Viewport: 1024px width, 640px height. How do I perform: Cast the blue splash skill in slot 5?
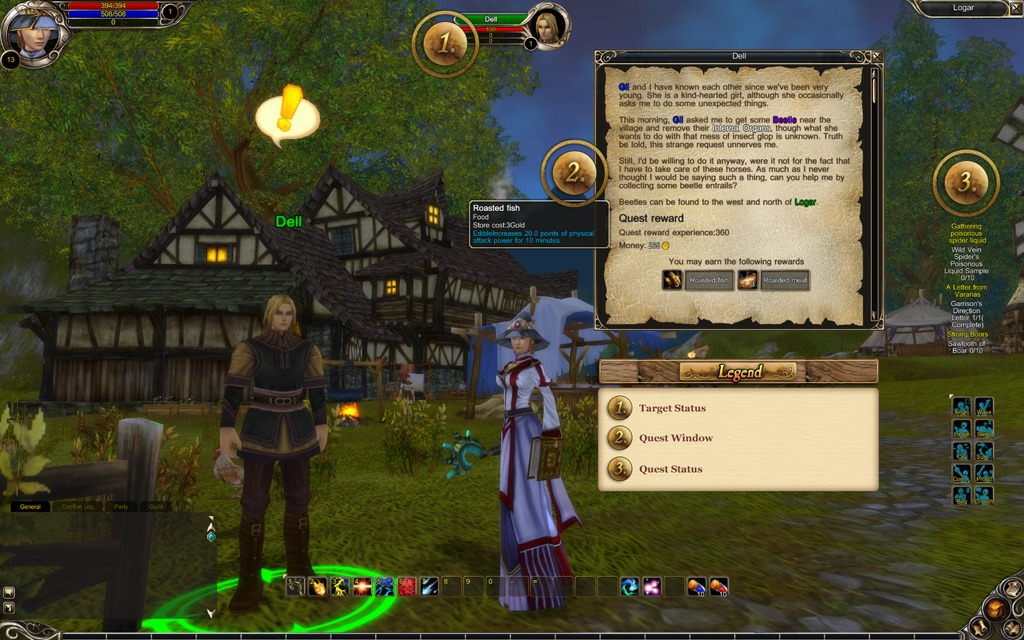pos(384,586)
